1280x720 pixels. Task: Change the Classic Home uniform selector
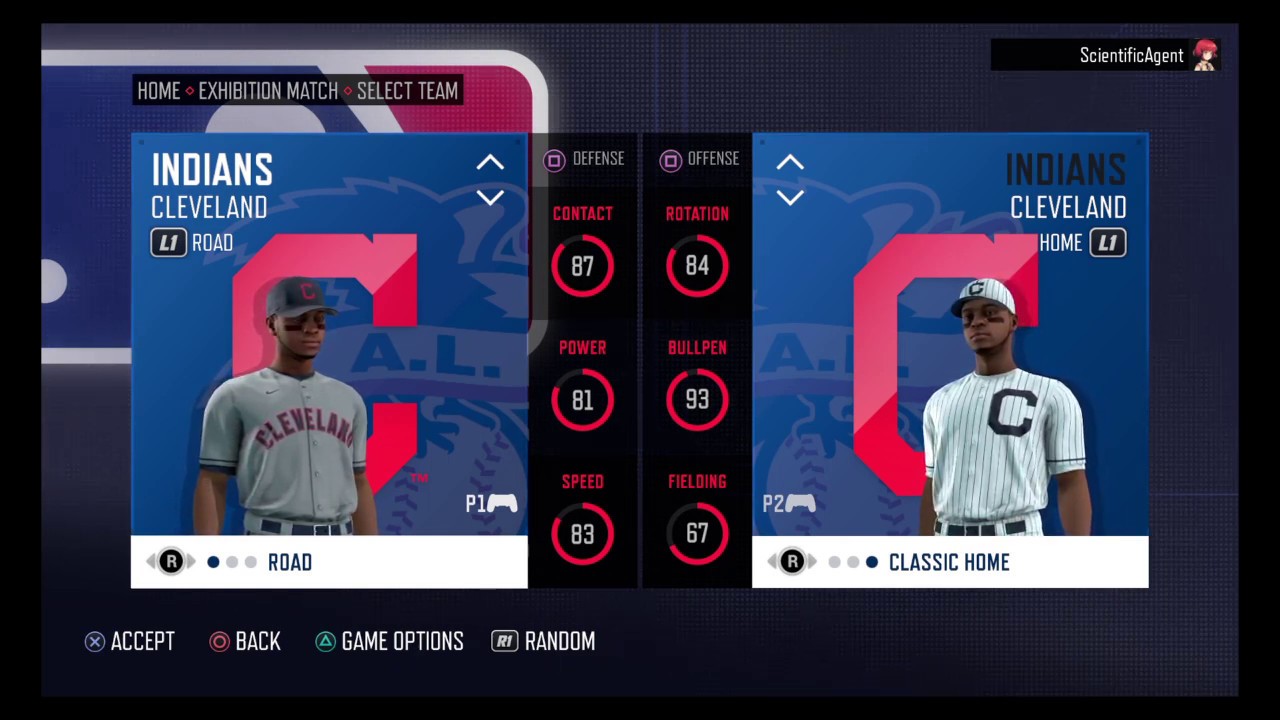(x=792, y=562)
